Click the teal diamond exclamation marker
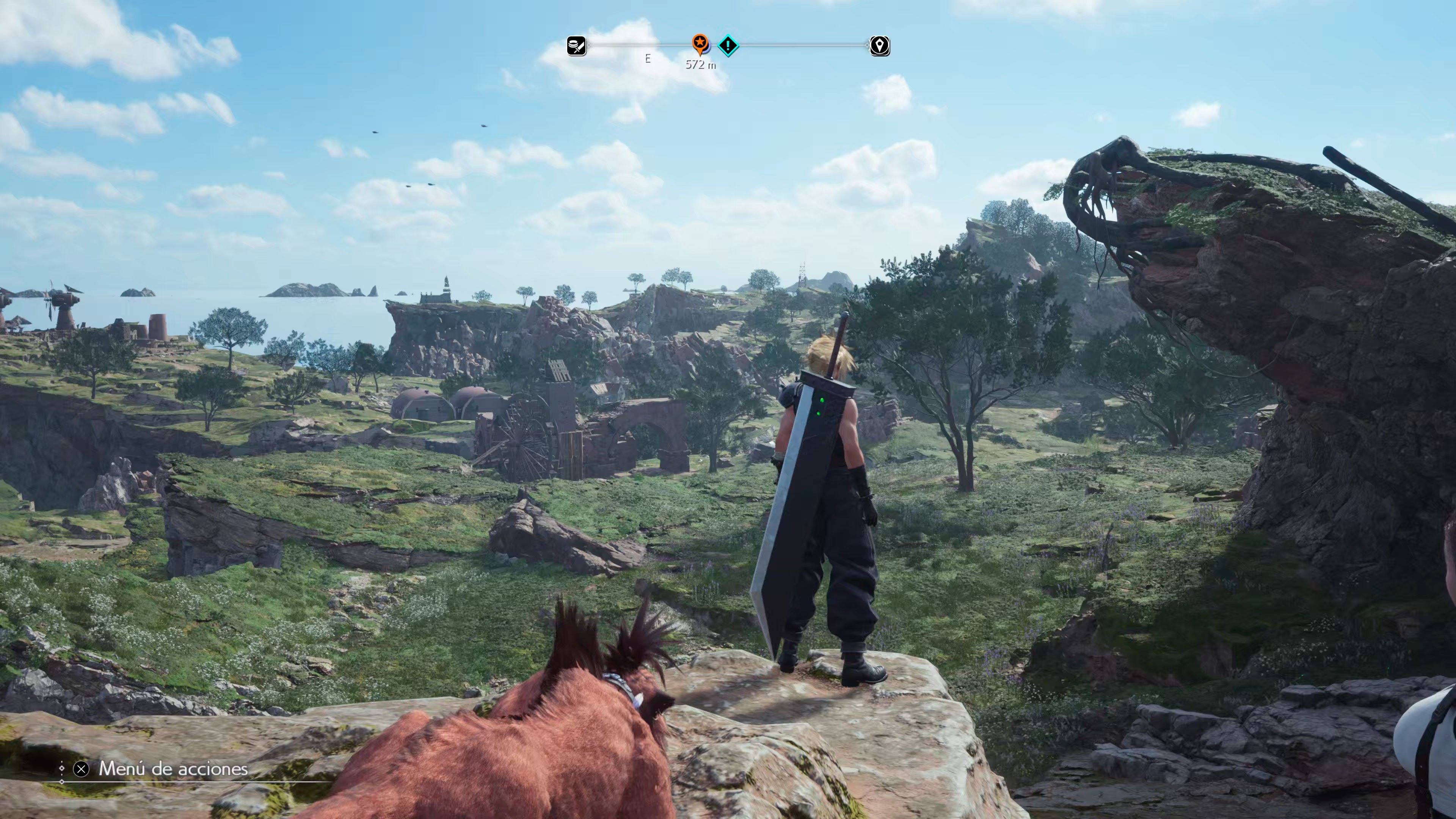The width and height of the screenshot is (1456, 819). tap(728, 45)
